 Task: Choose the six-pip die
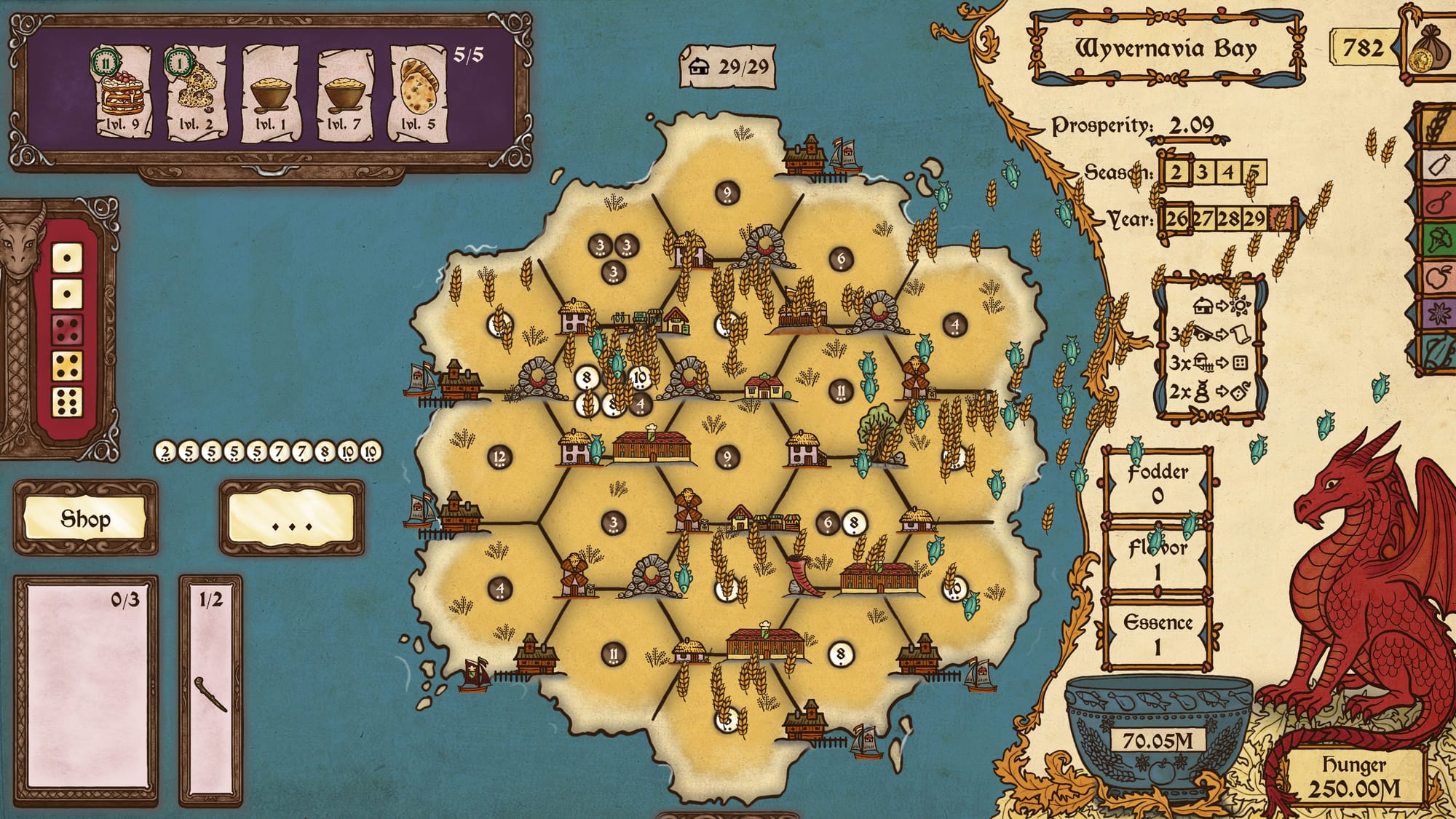tap(67, 402)
